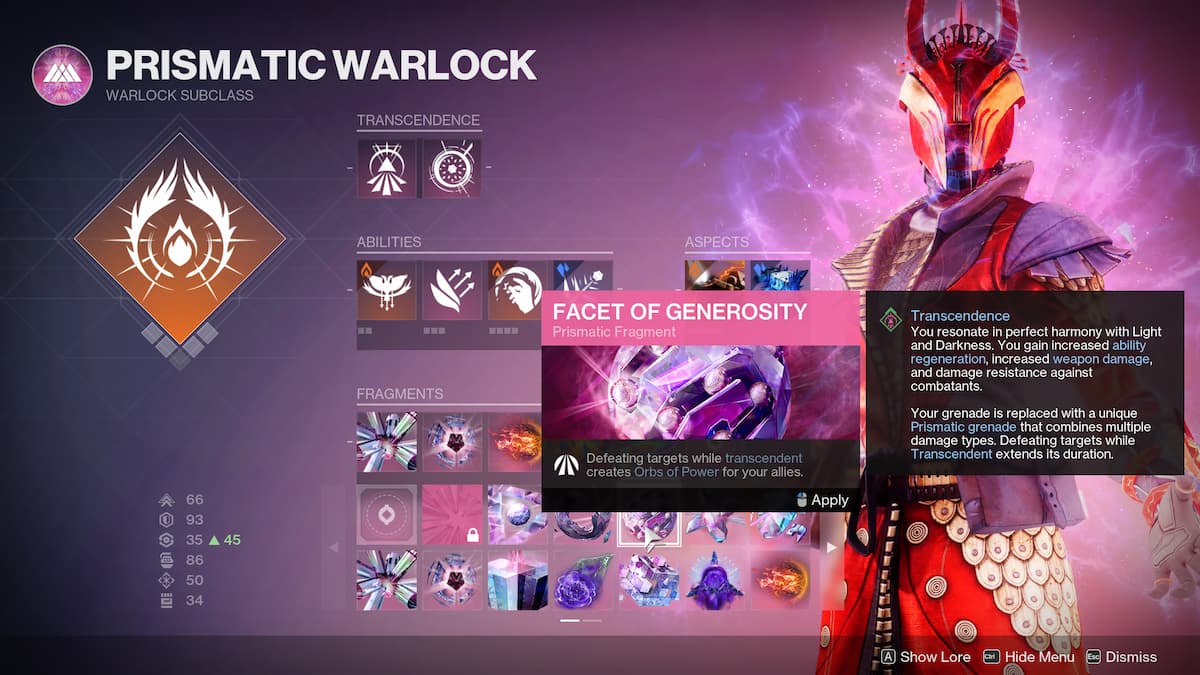Select the Song of Flame super diamond
This screenshot has height=675, width=1200.
(180, 239)
